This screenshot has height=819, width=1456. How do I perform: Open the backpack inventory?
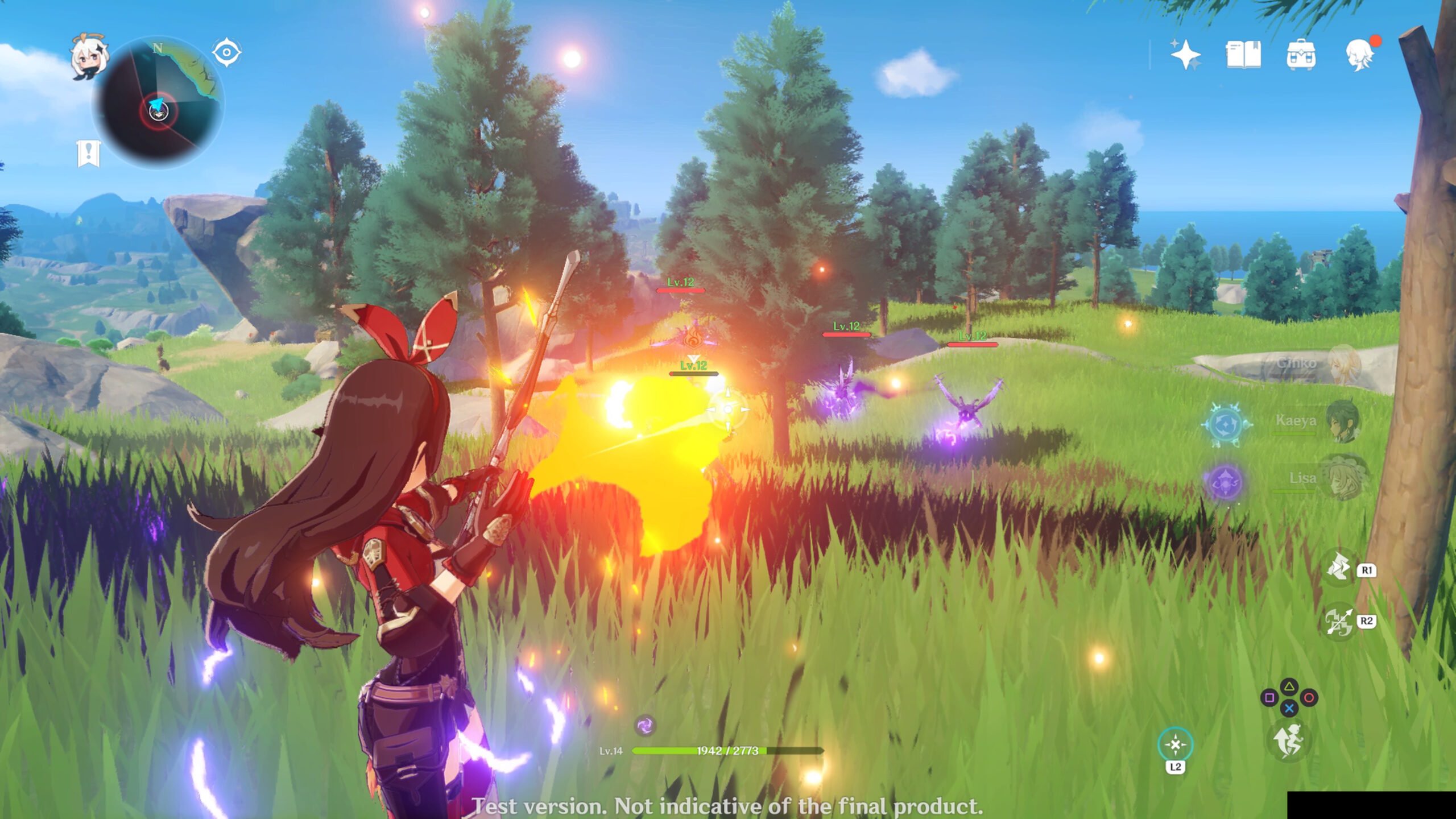[x=1301, y=55]
